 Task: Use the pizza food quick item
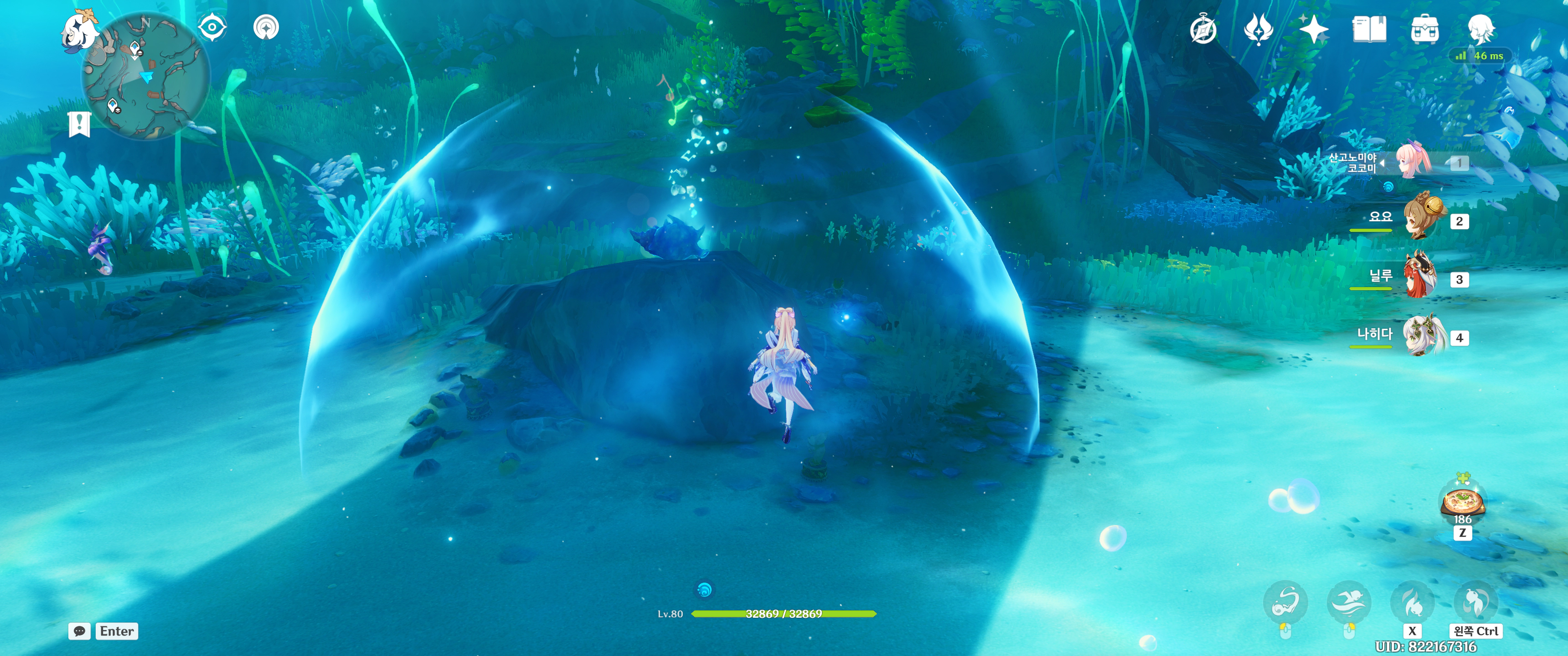click(x=1462, y=502)
